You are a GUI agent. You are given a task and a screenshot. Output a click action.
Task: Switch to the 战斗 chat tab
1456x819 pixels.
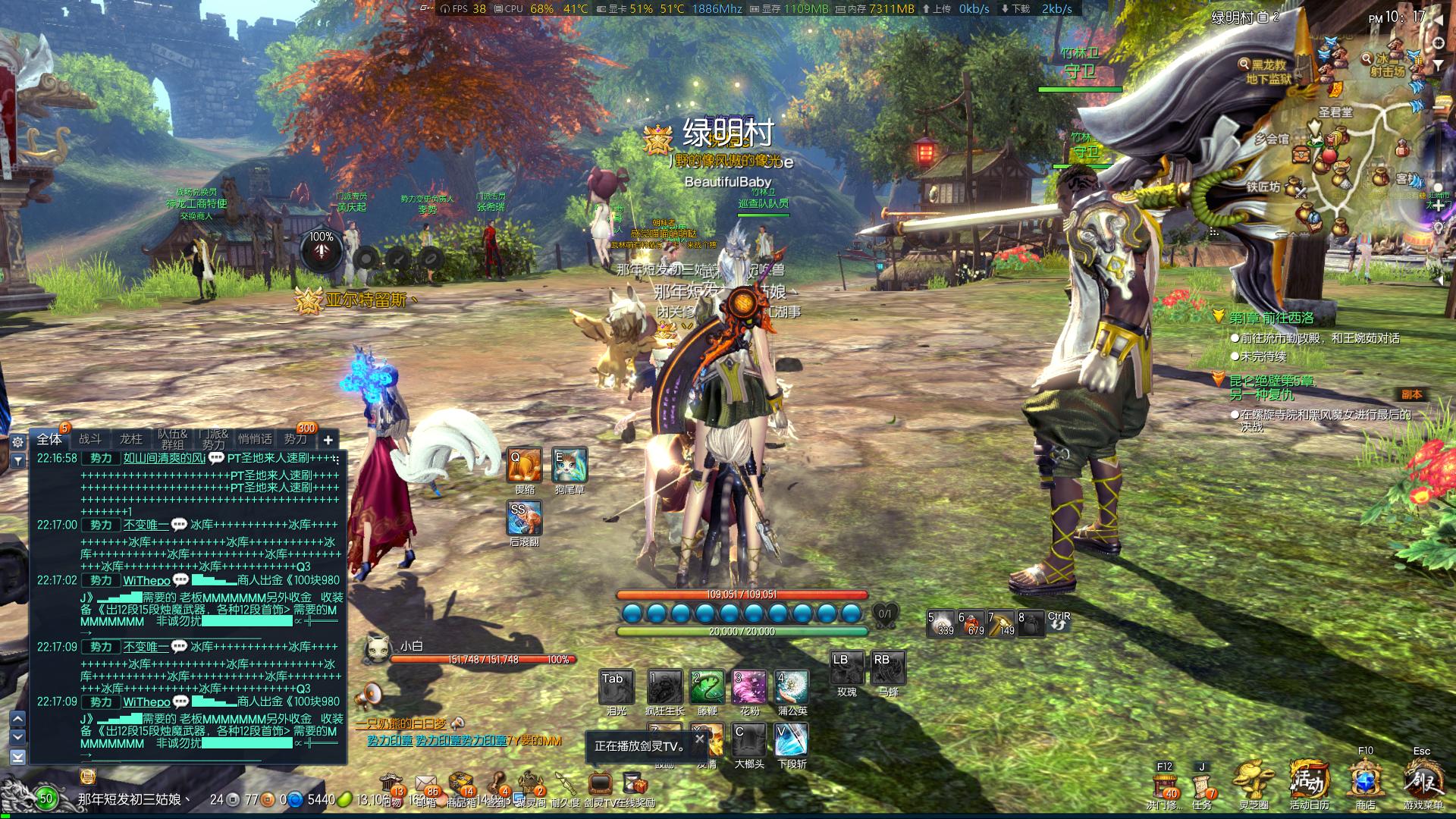(90, 439)
